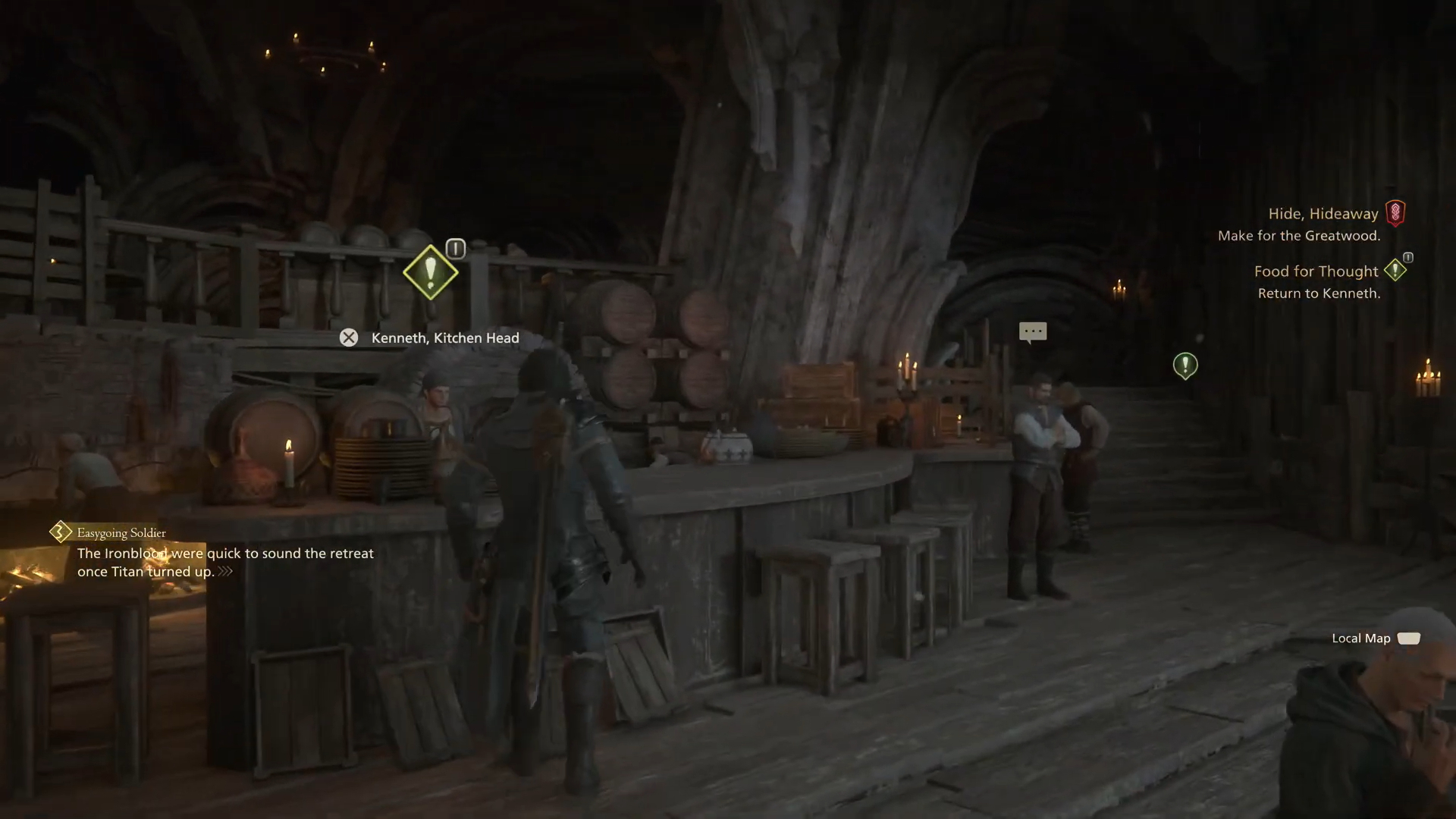
Task: Click the X interact prompt beside Kenneth's name
Action: (x=349, y=337)
